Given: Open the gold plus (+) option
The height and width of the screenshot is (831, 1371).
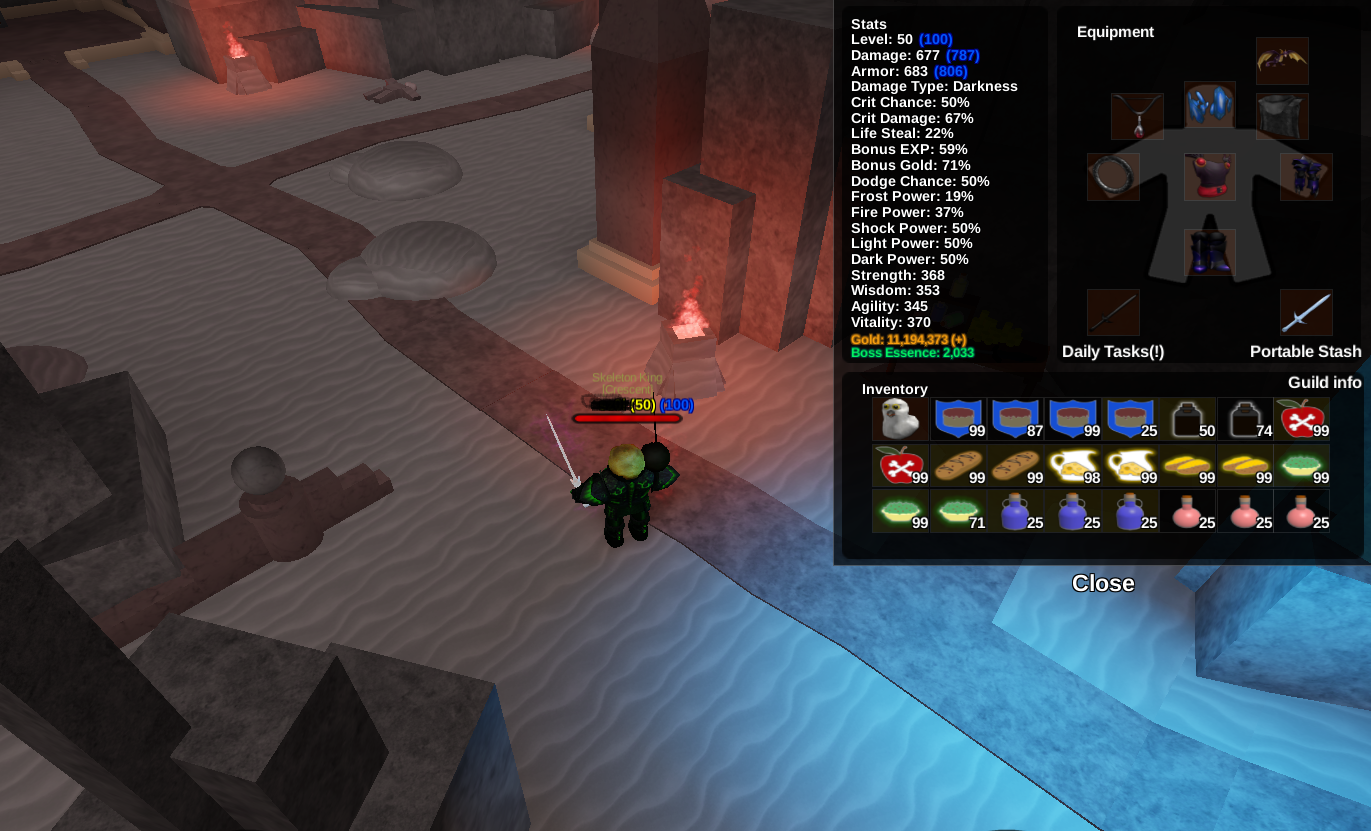Looking at the screenshot, I should (x=959, y=340).
